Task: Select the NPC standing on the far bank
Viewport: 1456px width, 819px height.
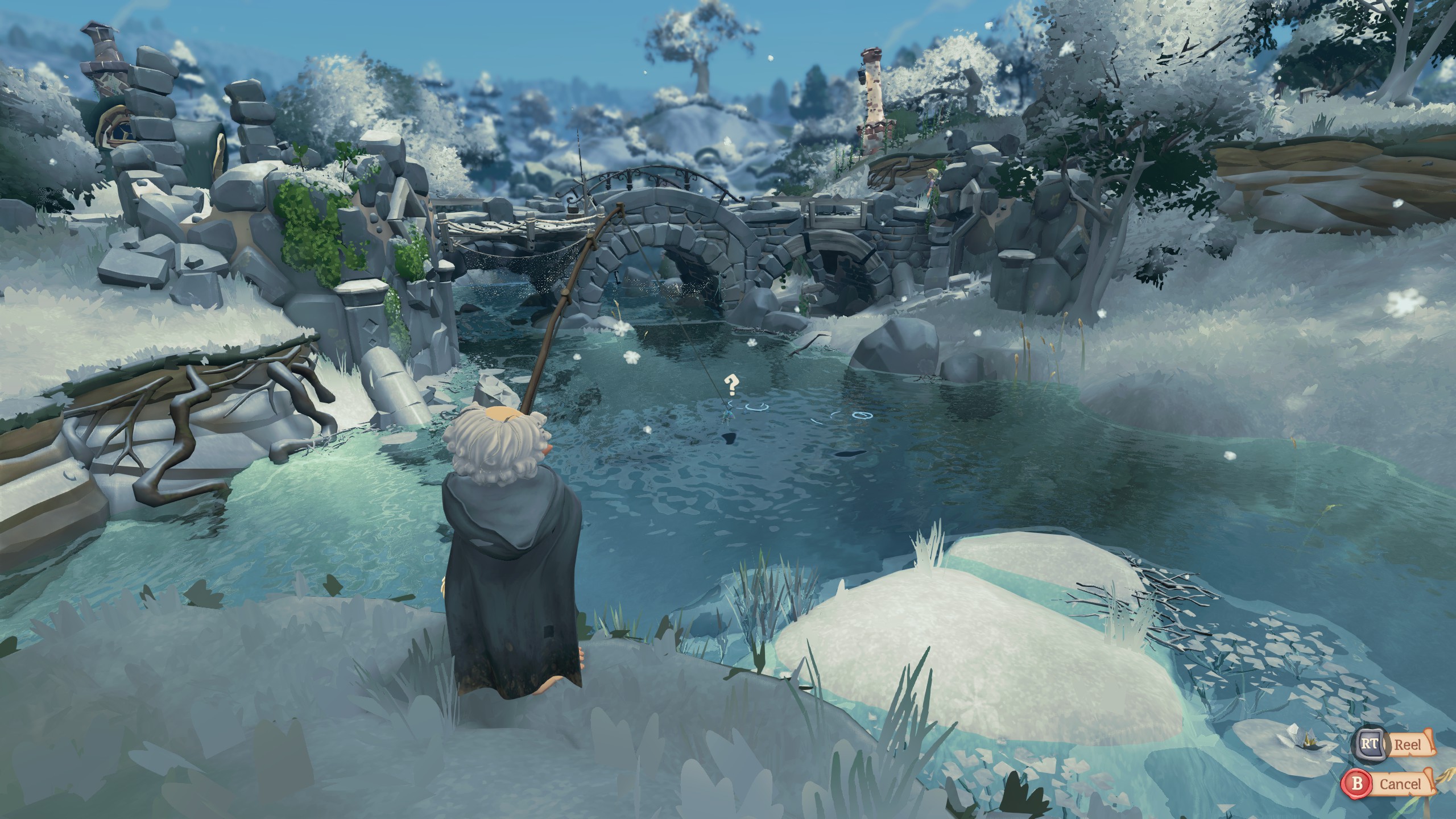Action: [x=931, y=181]
